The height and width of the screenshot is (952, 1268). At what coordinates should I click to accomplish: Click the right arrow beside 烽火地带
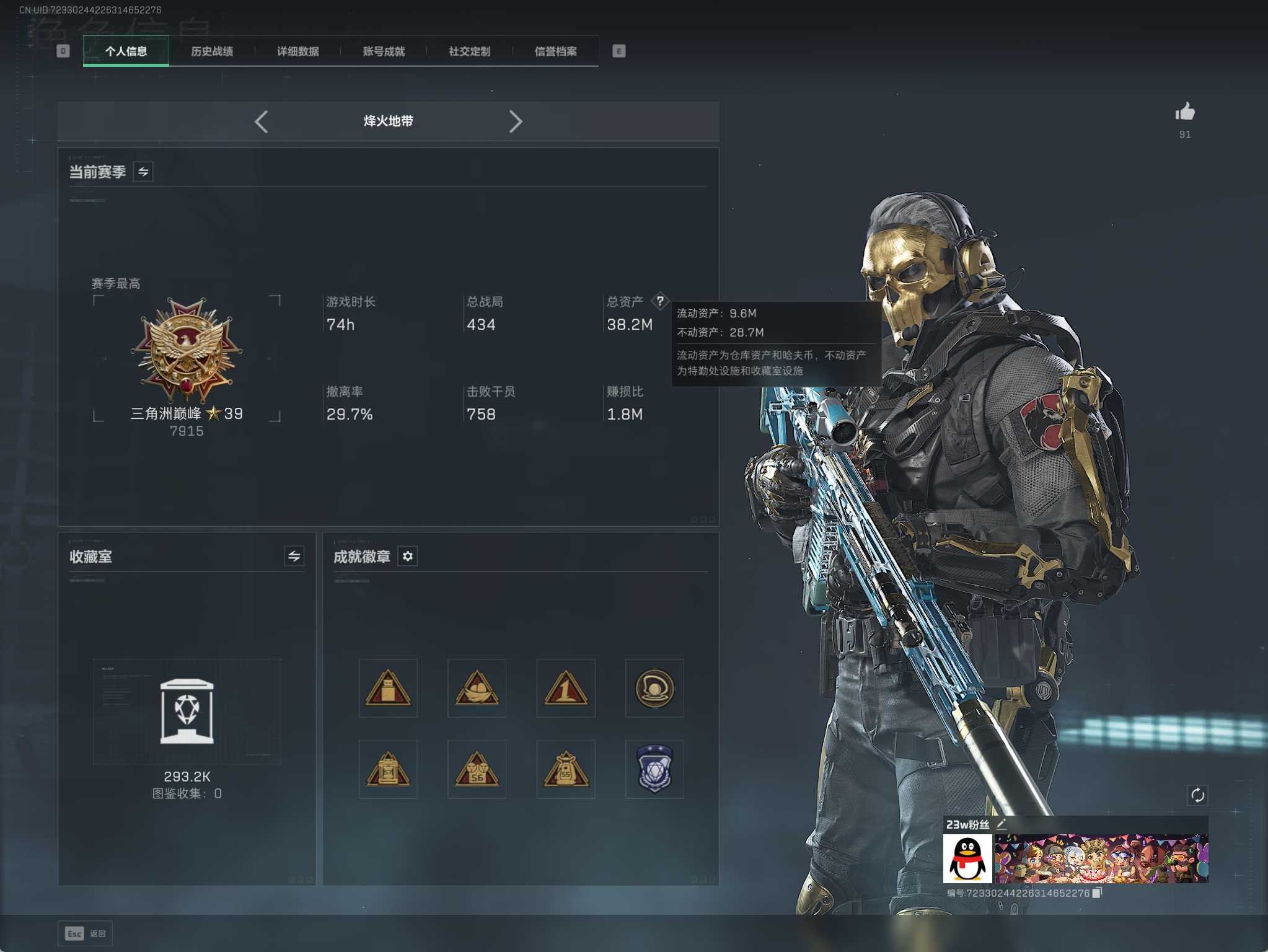515,121
